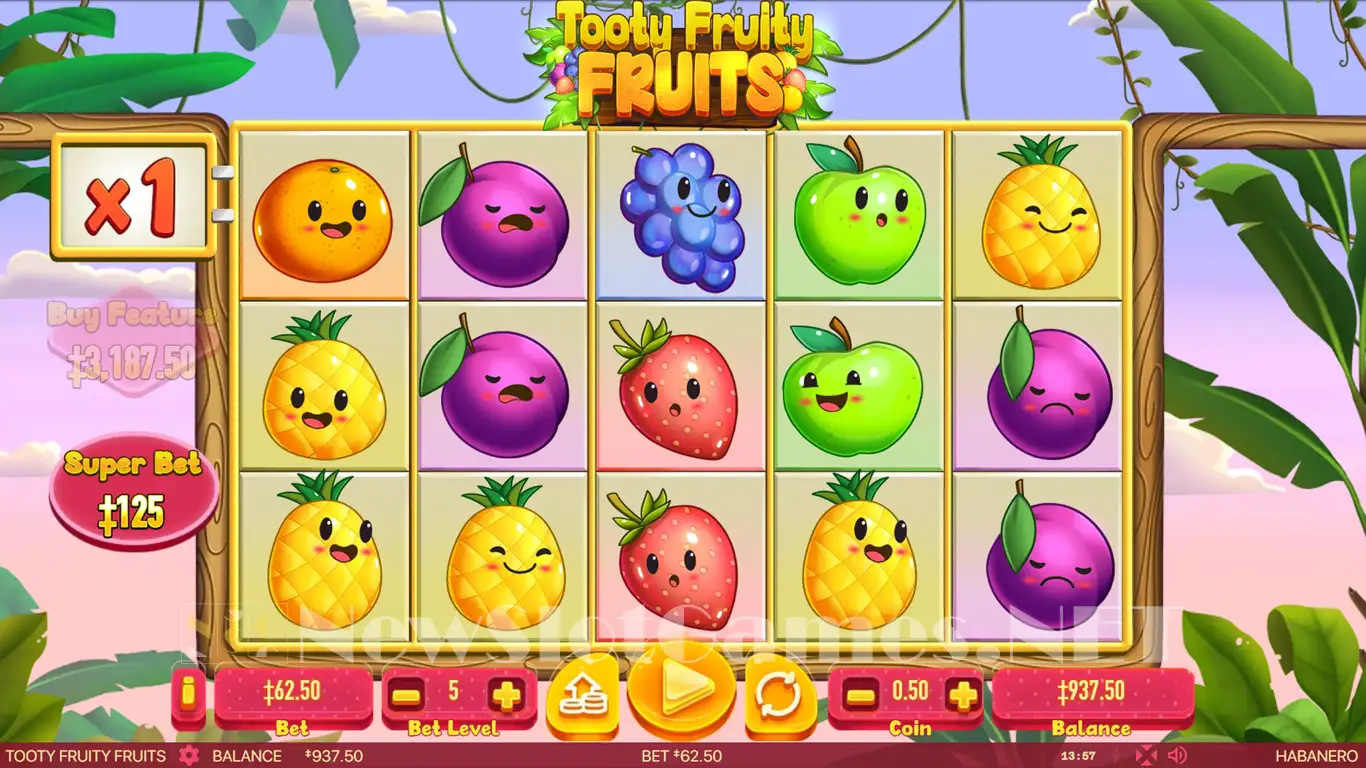This screenshot has width=1366, height=768.
Task: Decrease the Bet Level
Action: pyautogui.click(x=406, y=694)
